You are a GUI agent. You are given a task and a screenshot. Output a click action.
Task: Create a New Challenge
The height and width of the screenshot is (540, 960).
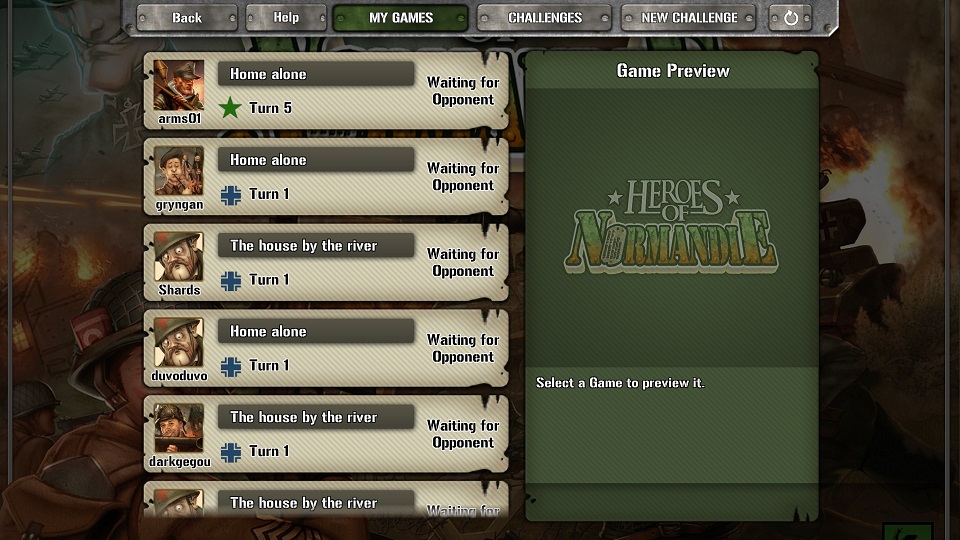point(689,18)
